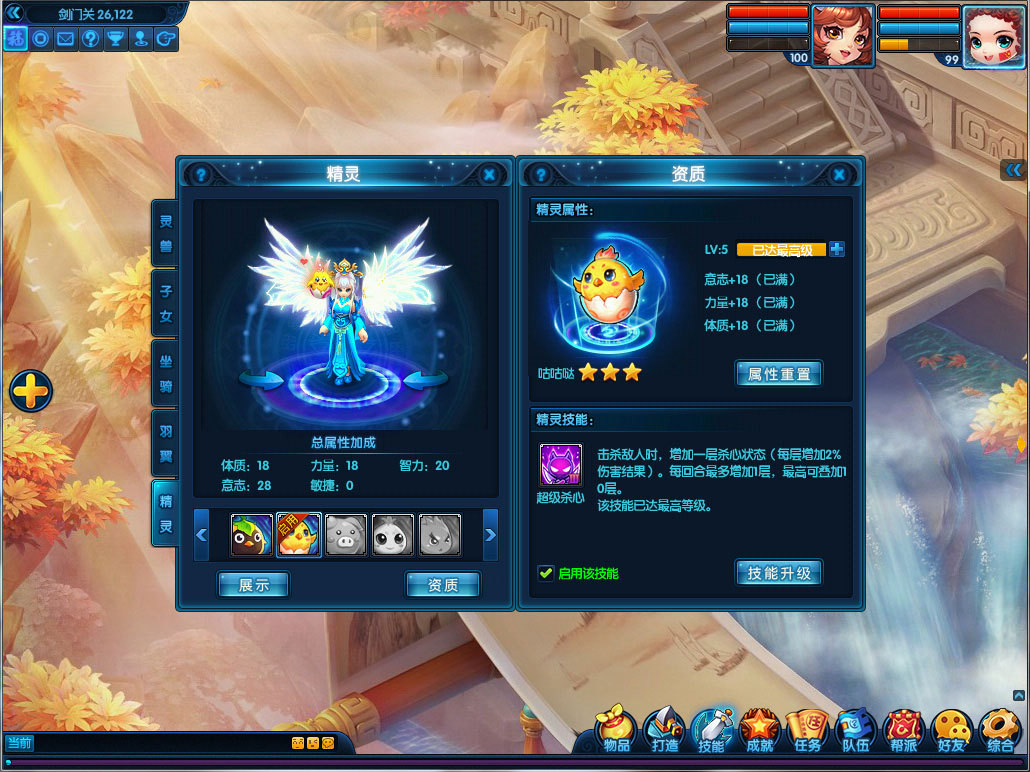Viewport: 1030px width, 772px height.
Task: Close the 精灵 spirit panel
Action: (489, 174)
